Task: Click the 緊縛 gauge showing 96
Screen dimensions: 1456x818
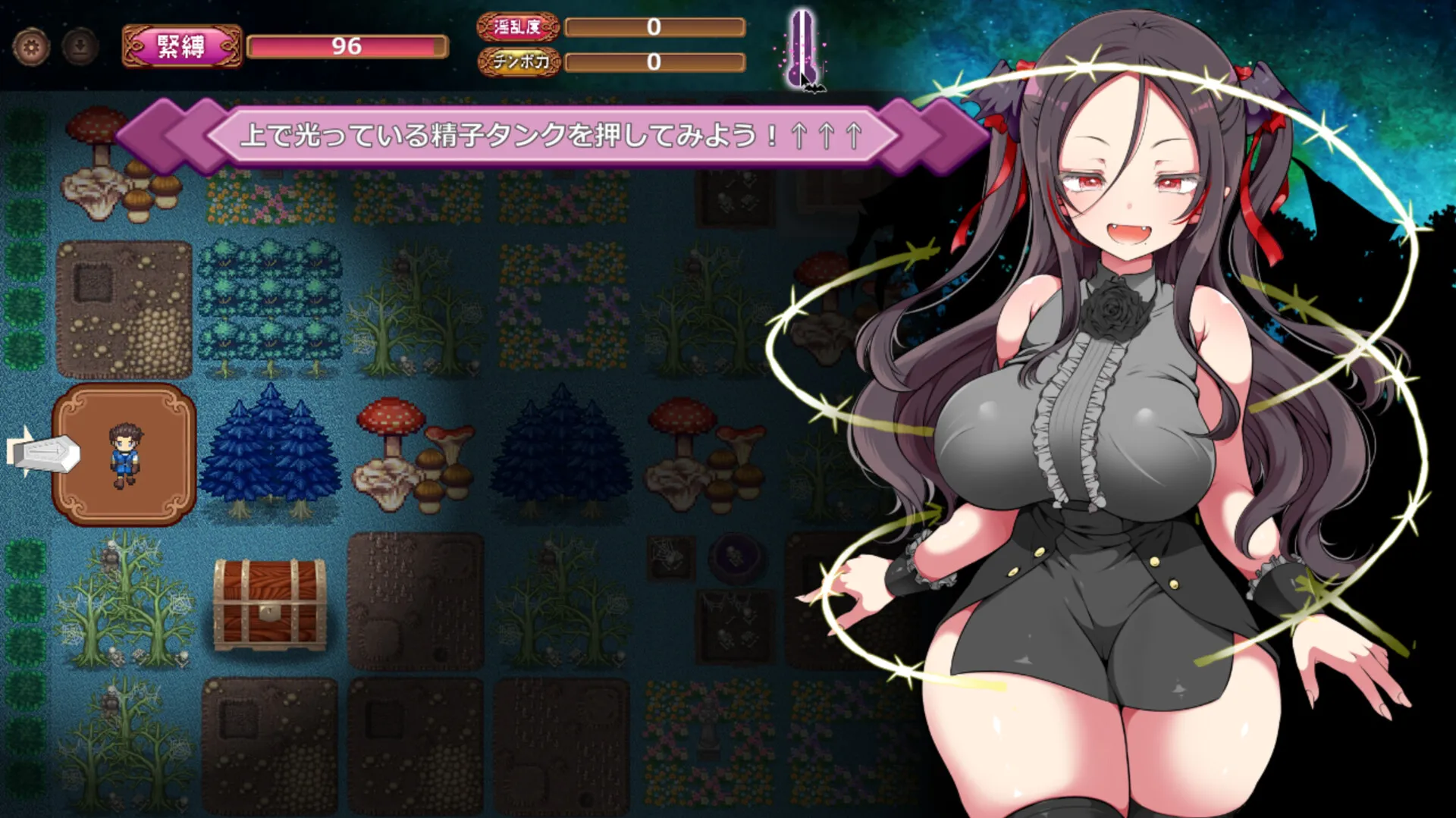Action: [347, 45]
